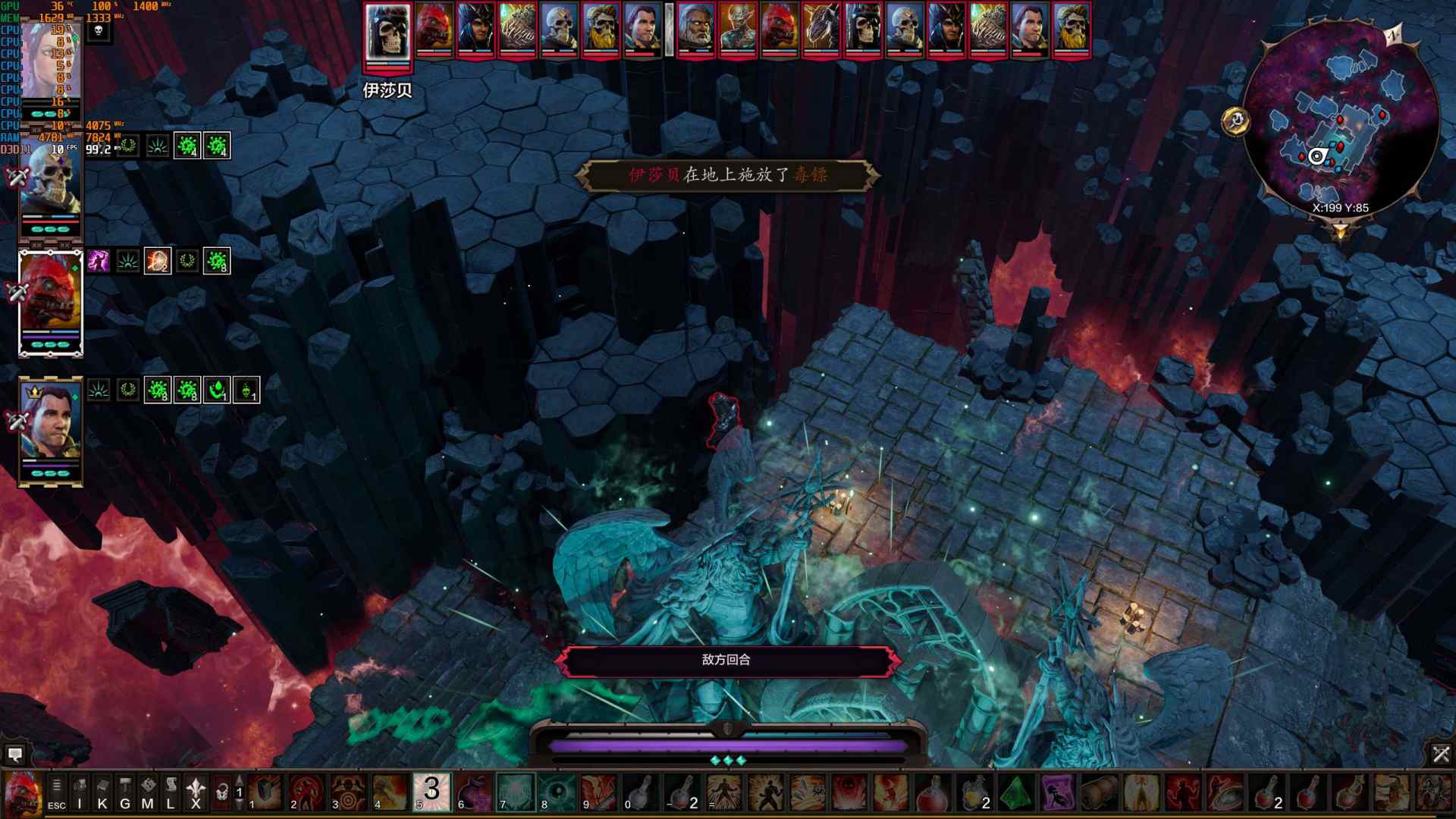Cast the eye skill in slot 8
The image size is (1456, 819).
click(x=557, y=792)
